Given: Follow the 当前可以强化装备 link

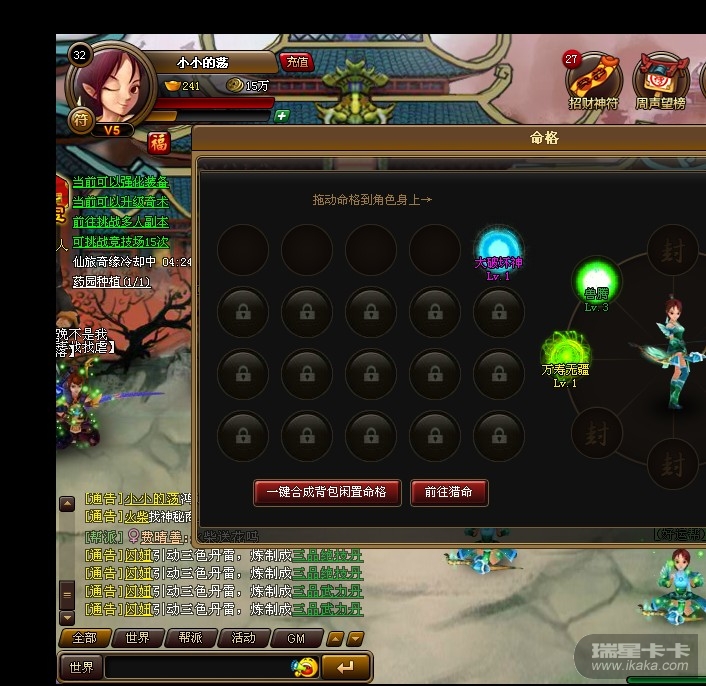Looking at the screenshot, I should coord(120,182).
